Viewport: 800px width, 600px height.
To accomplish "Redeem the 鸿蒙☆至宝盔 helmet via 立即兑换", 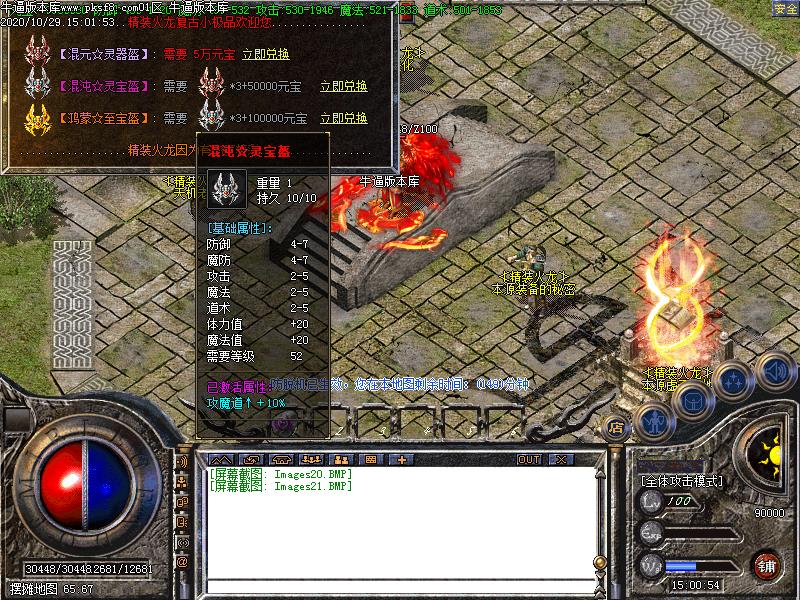I will click(343, 118).
